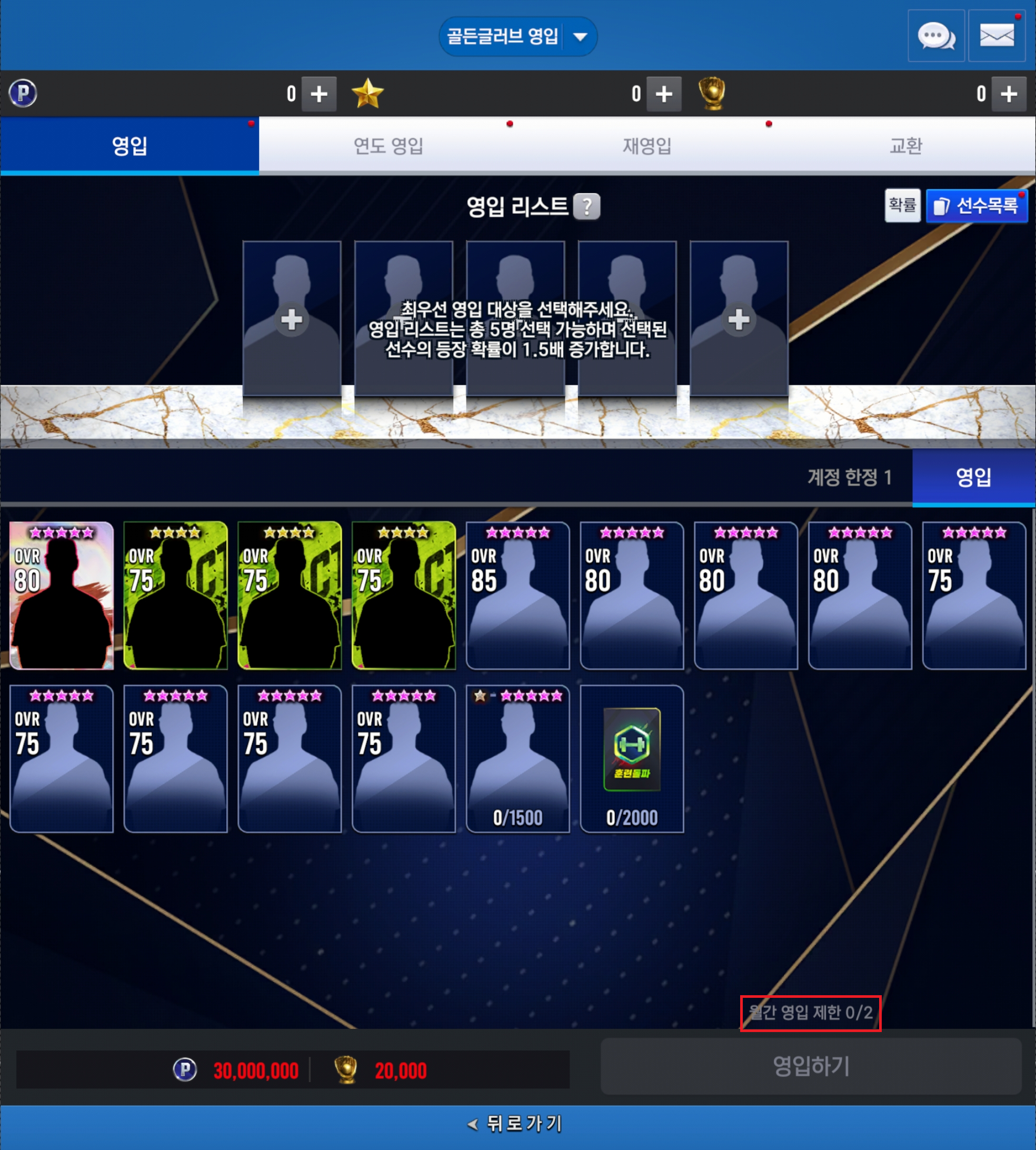Open the chat bubble icon
The image size is (1036, 1150).
click(935, 36)
